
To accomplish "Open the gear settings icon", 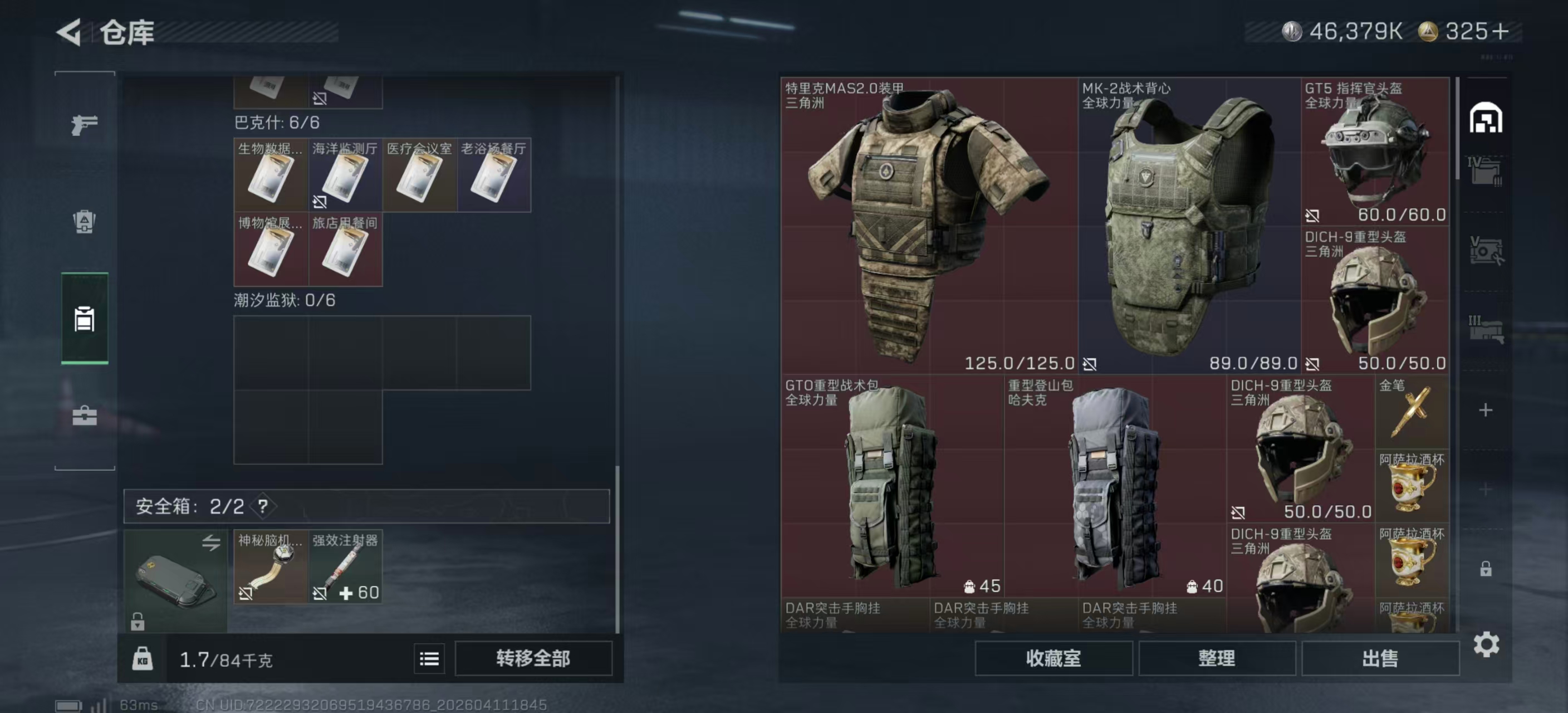I will [1486, 644].
